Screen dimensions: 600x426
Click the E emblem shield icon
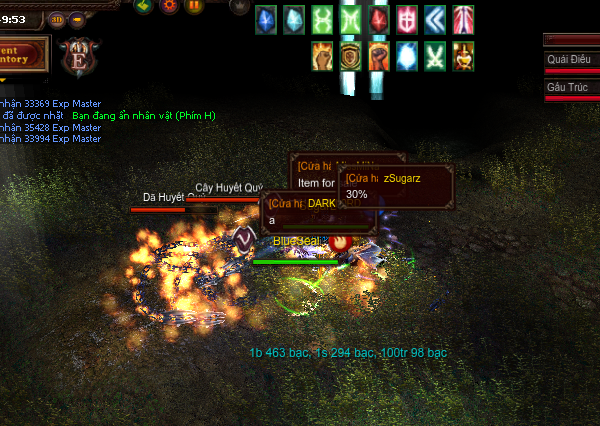click(x=78, y=56)
